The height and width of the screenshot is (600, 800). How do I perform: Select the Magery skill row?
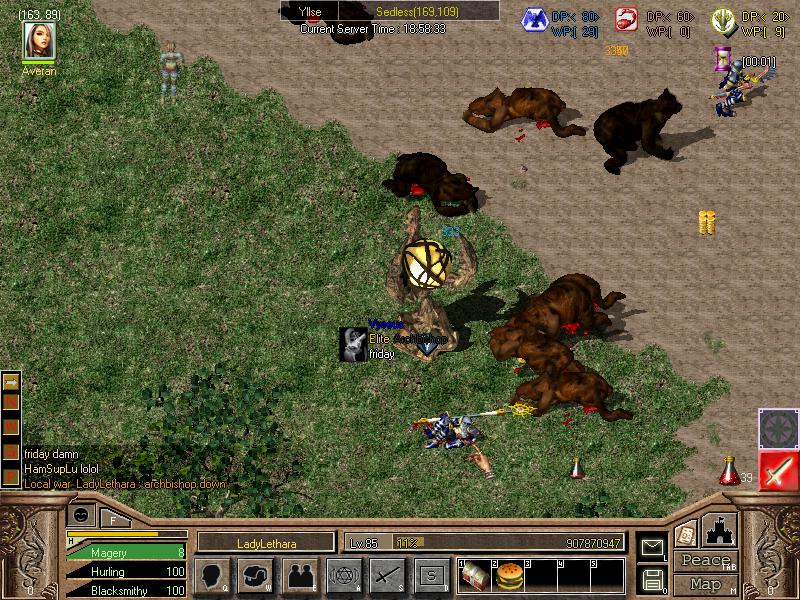coord(125,552)
